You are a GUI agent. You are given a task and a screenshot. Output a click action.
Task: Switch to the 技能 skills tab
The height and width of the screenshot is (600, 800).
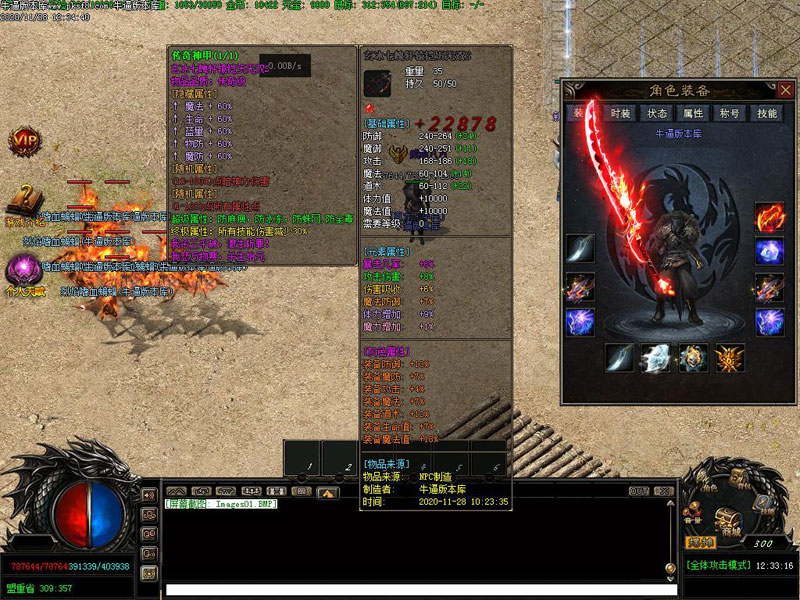[x=767, y=114]
